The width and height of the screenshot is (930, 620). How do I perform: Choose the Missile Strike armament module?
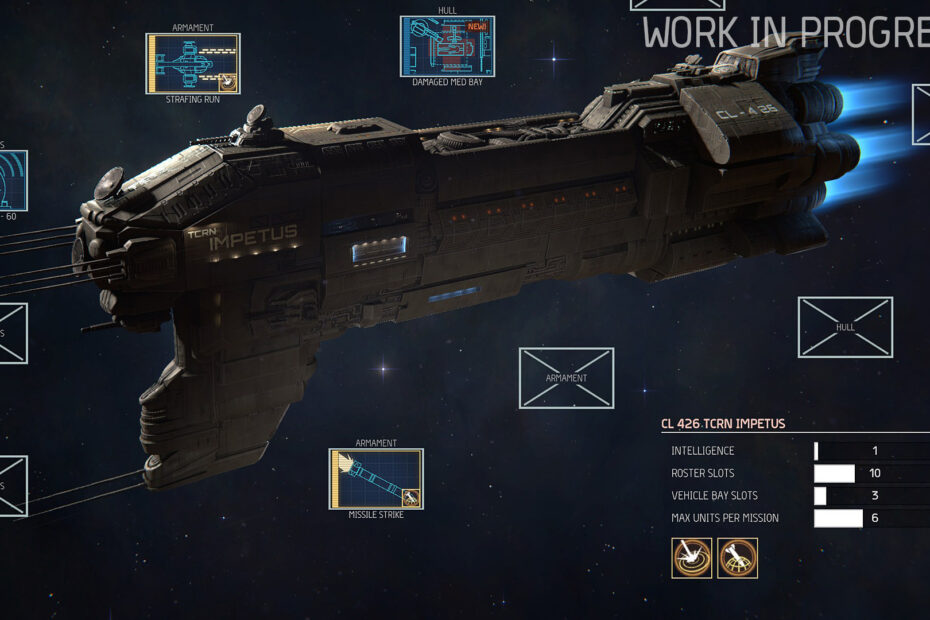pyautogui.click(x=376, y=479)
